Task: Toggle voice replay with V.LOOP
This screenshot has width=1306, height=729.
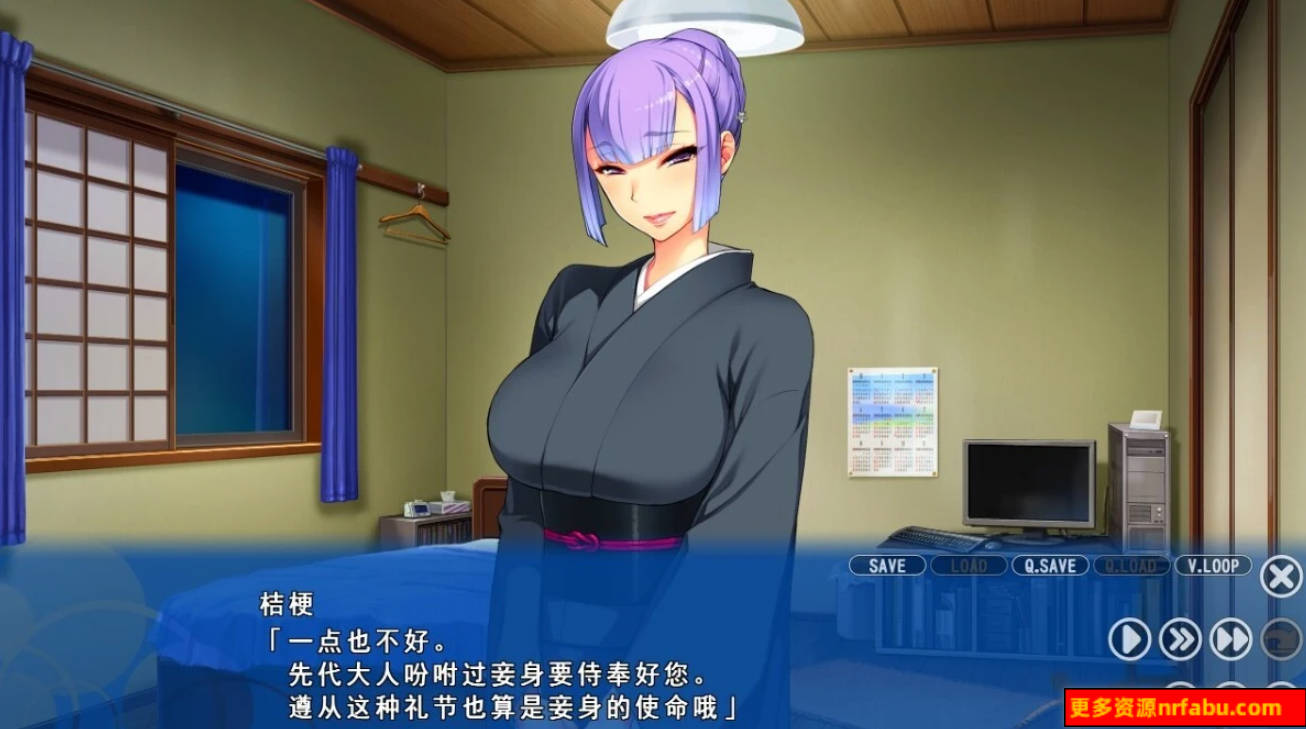Action: (x=1213, y=566)
